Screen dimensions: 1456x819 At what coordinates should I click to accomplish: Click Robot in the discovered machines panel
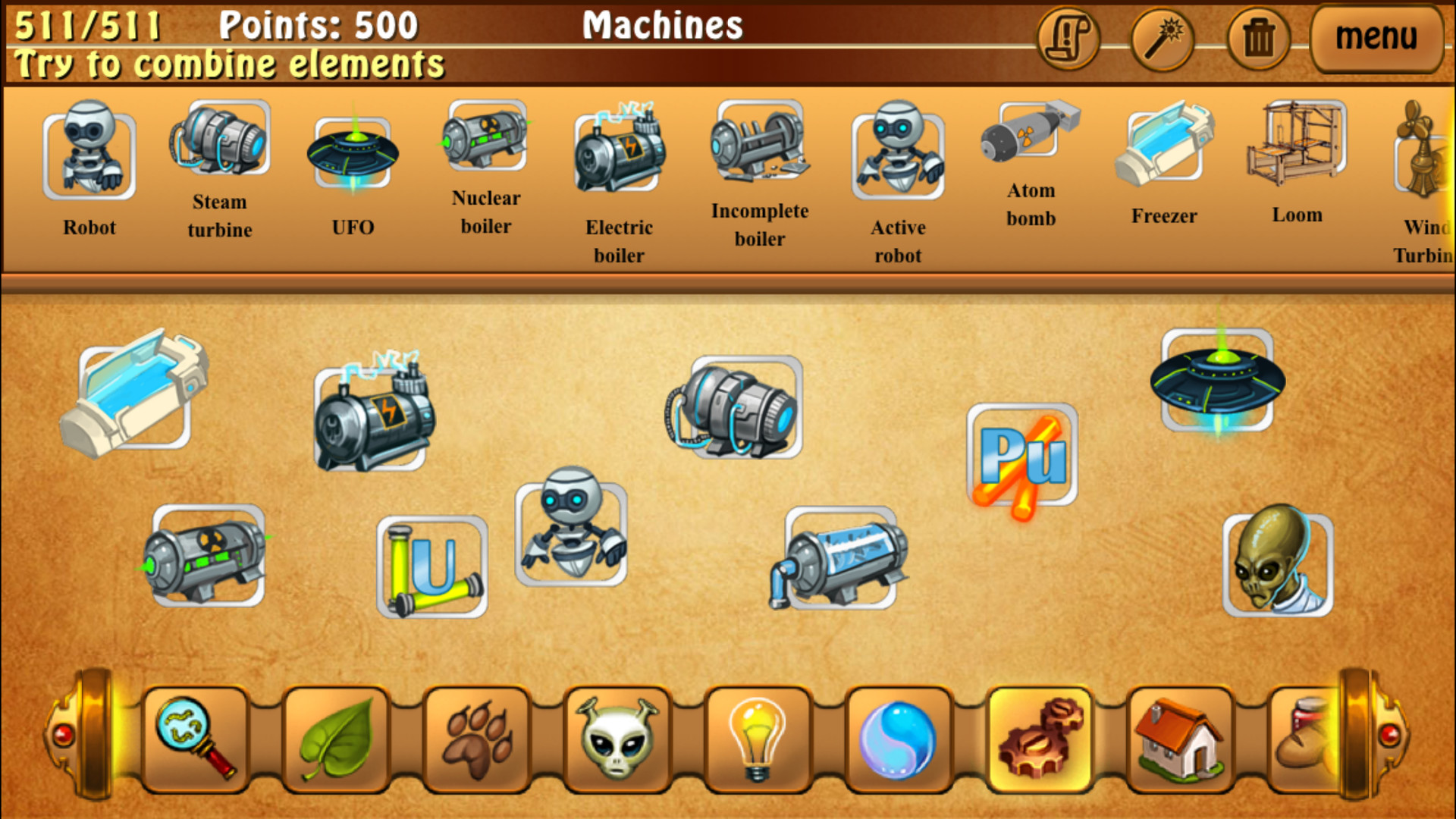click(x=89, y=152)
